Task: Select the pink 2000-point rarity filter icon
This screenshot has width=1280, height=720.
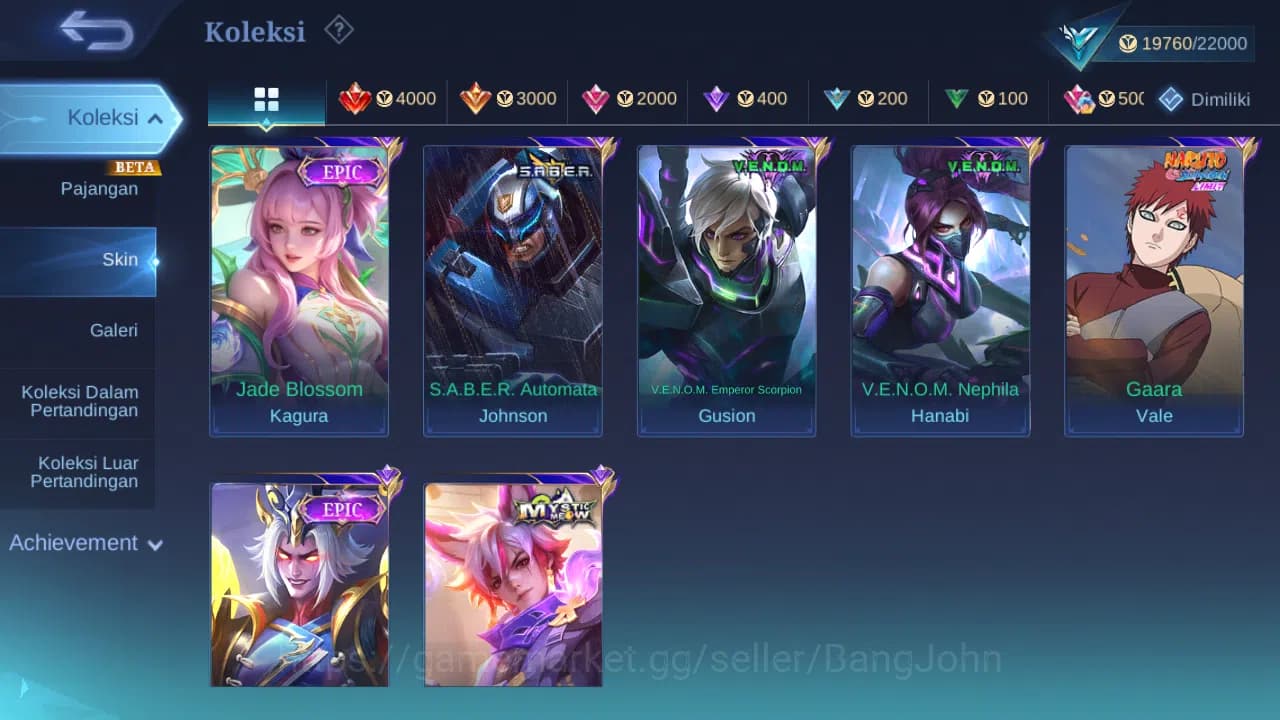Action: [598, 99]
